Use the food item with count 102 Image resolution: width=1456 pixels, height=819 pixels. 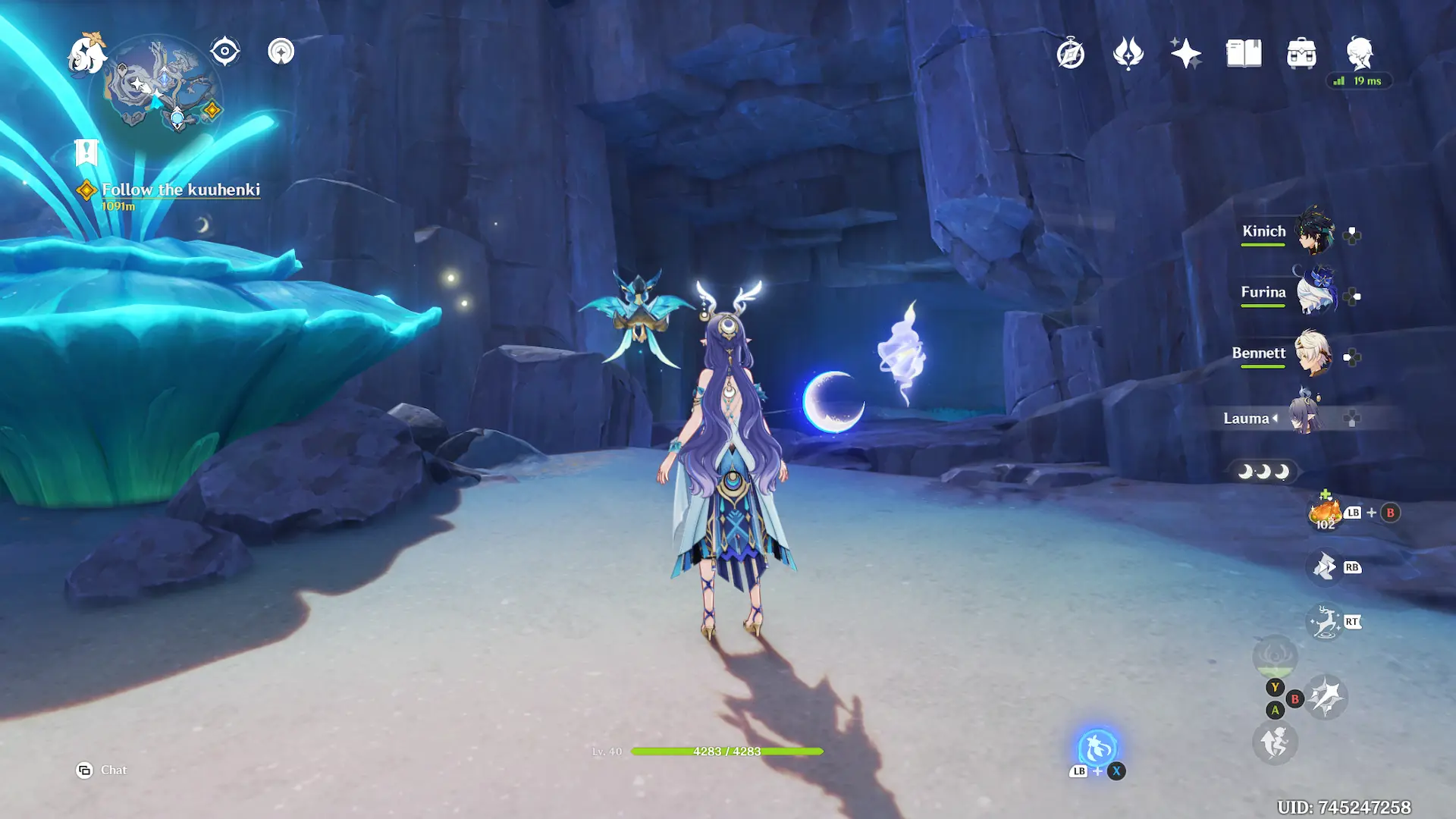(1325, 513)
